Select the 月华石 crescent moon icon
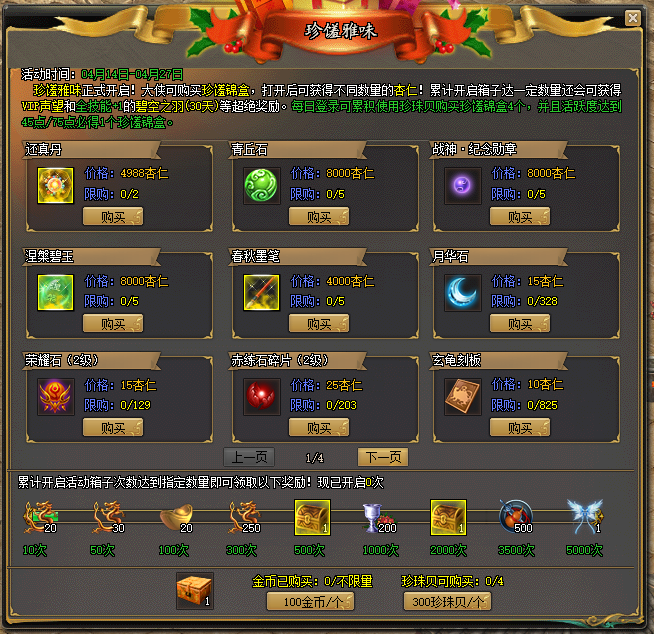 coord(463,292)
